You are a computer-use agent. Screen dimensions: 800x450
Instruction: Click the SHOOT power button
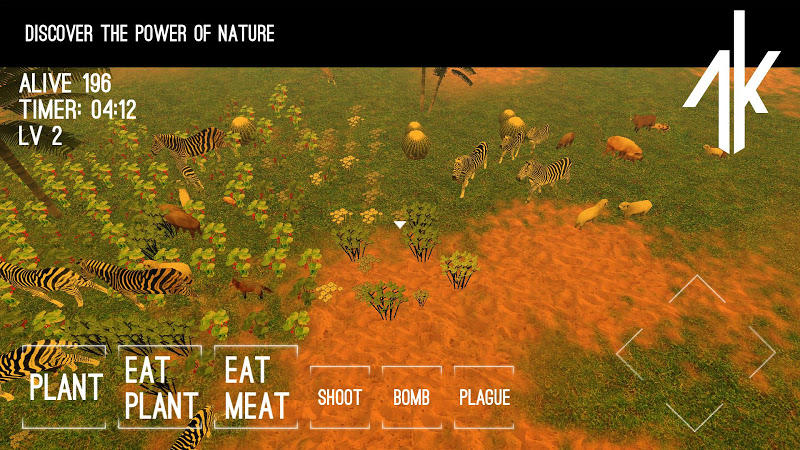(x=340, y=397)
